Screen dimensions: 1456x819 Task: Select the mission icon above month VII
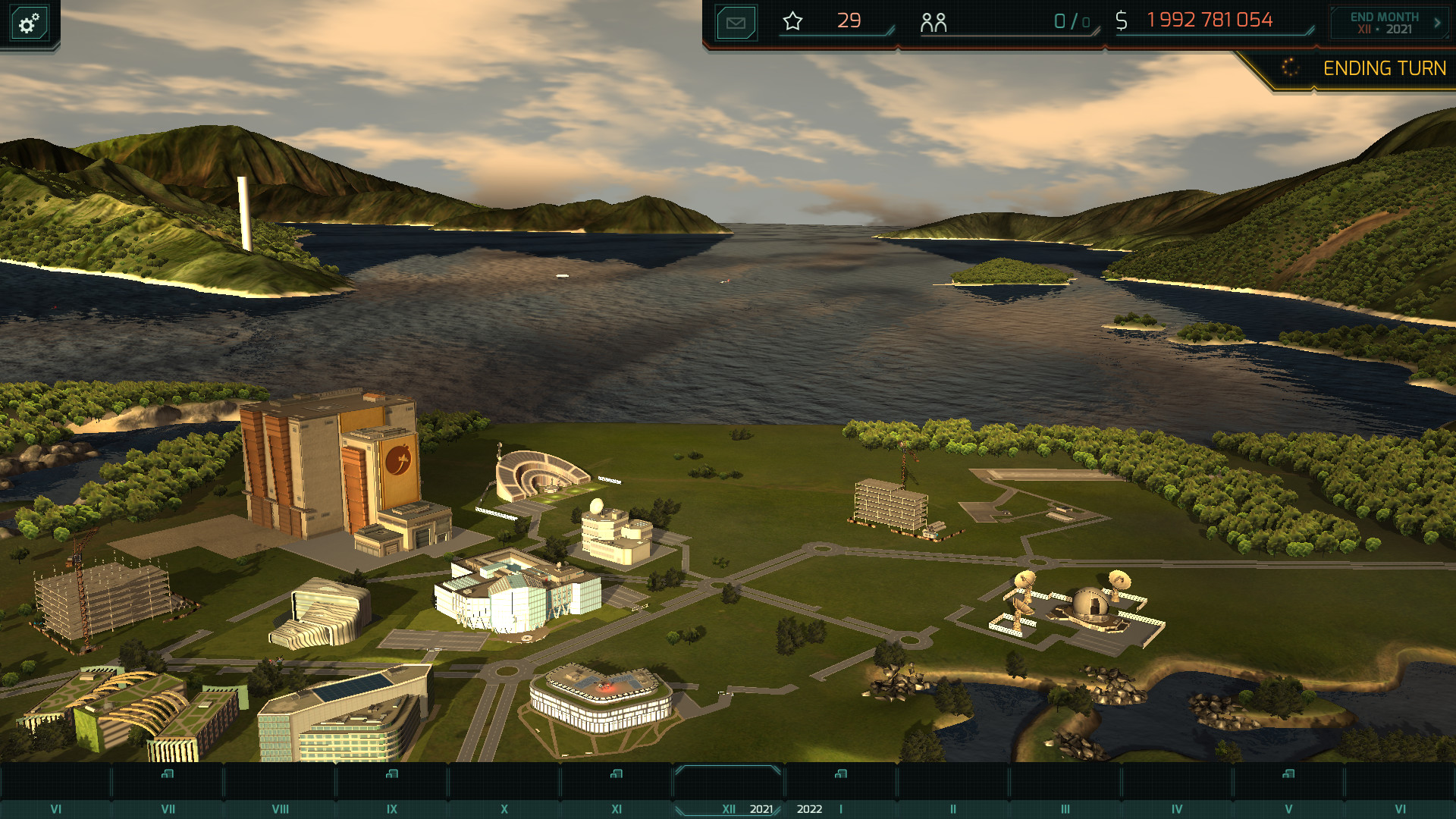(168, 773)
